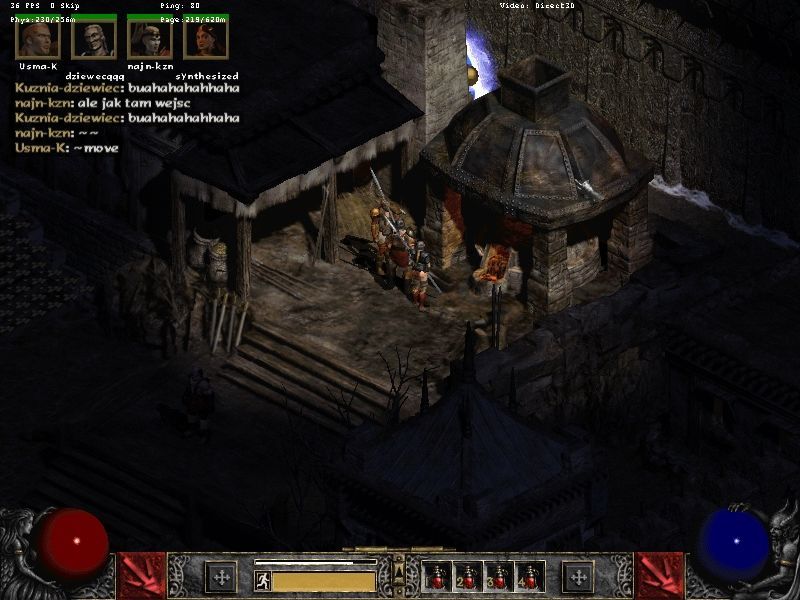The width and height of the screenshot is (800, 600).
Task: Open the right mouse skill selector
Action: pos(577,576)
